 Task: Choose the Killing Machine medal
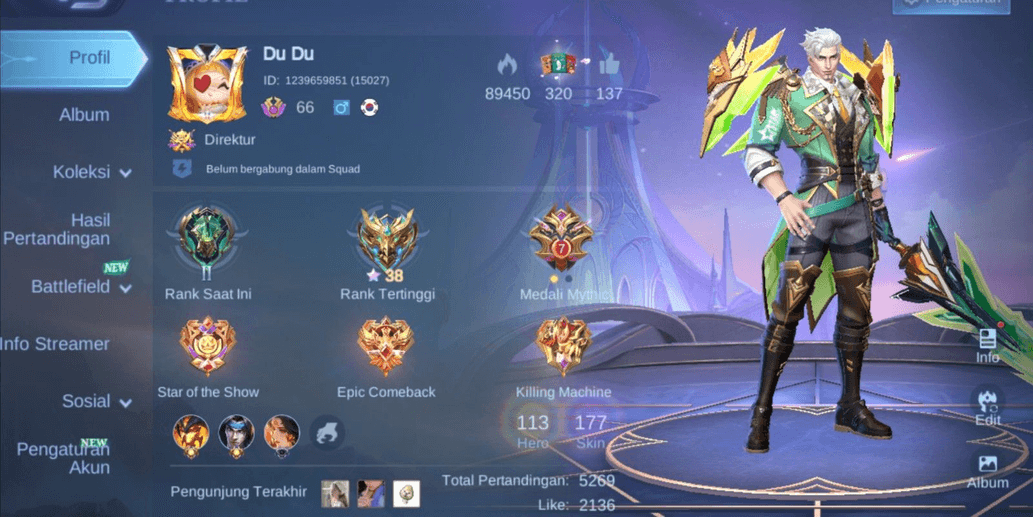tap(563, 346)
